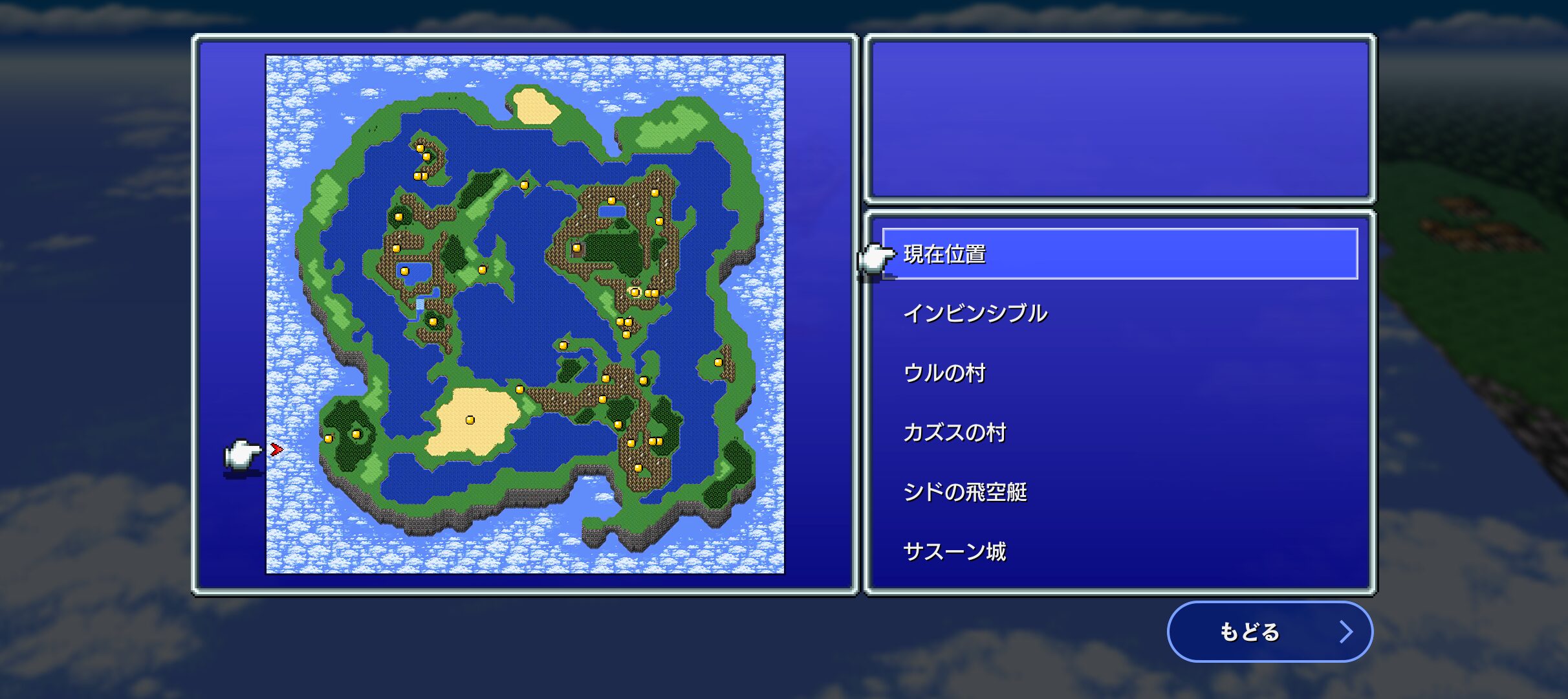The height and width of the screenshot is (699, 1568).
Task: Click the pair of yellow markers in the northeast highlands
Action: click(x=651, y=291)
